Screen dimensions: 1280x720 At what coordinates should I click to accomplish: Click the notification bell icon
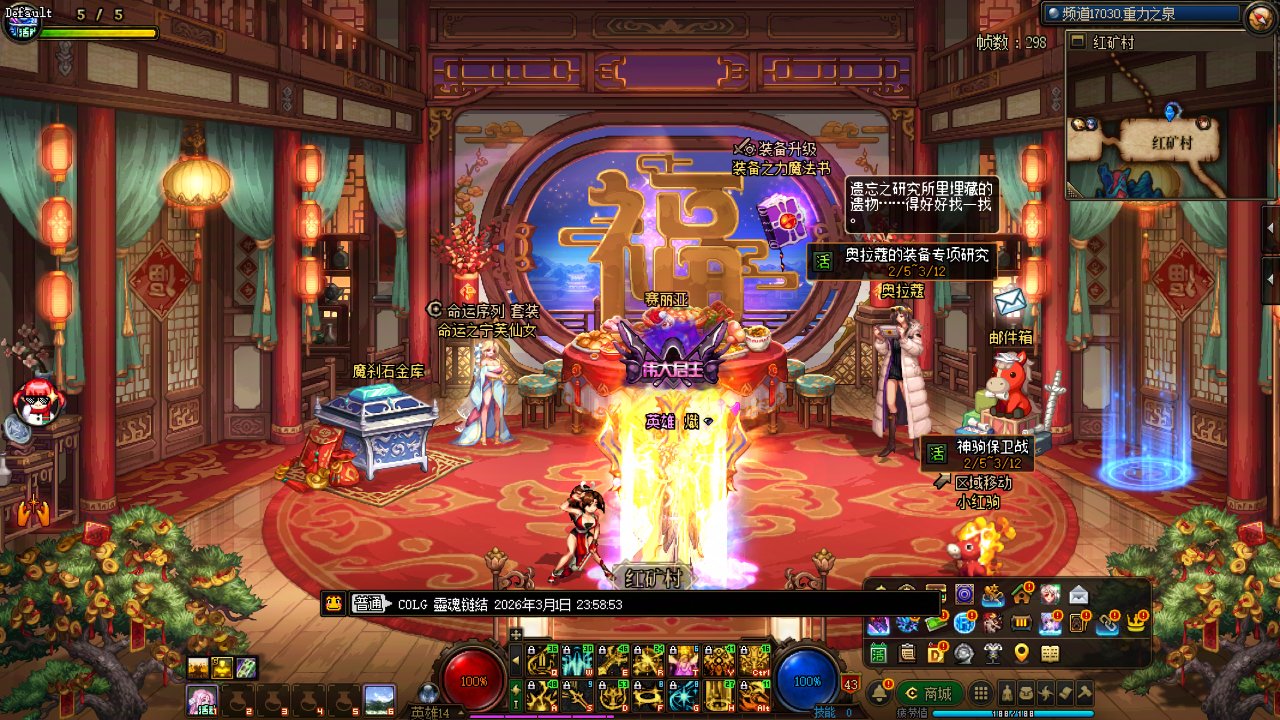pyautogui.click(x=880, y=693)
